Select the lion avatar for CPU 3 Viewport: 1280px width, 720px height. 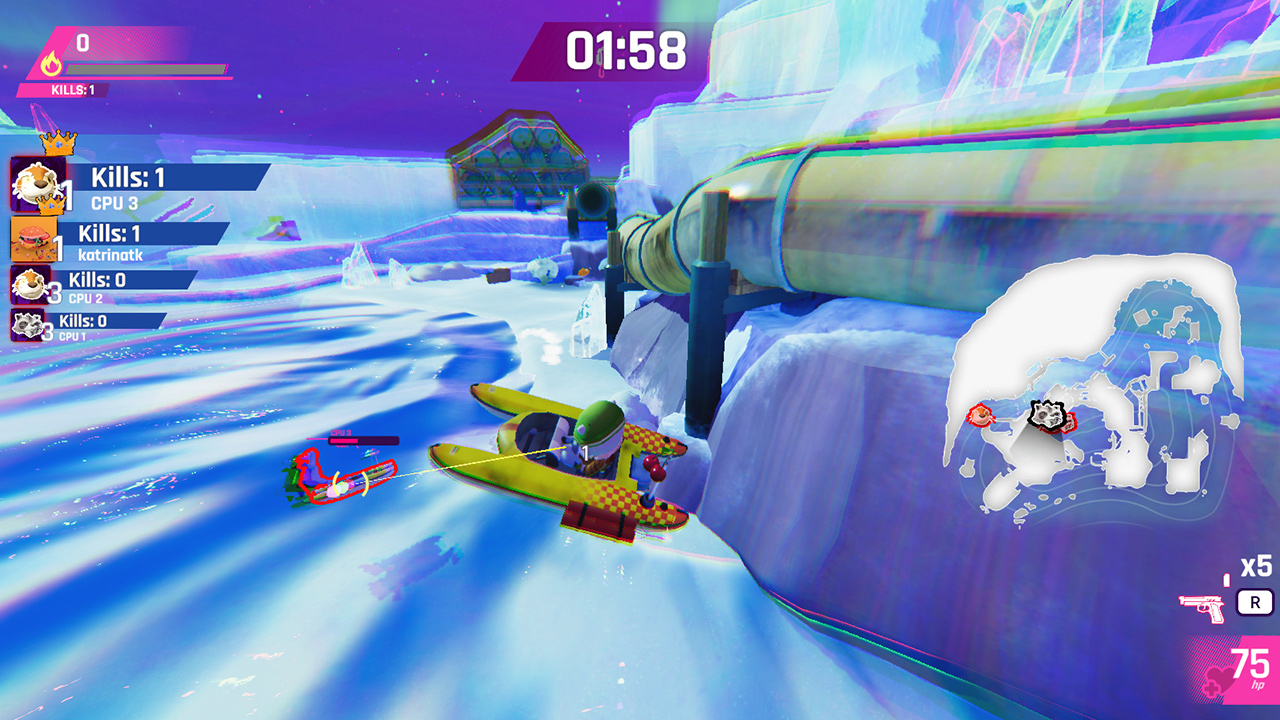[38, 182]
